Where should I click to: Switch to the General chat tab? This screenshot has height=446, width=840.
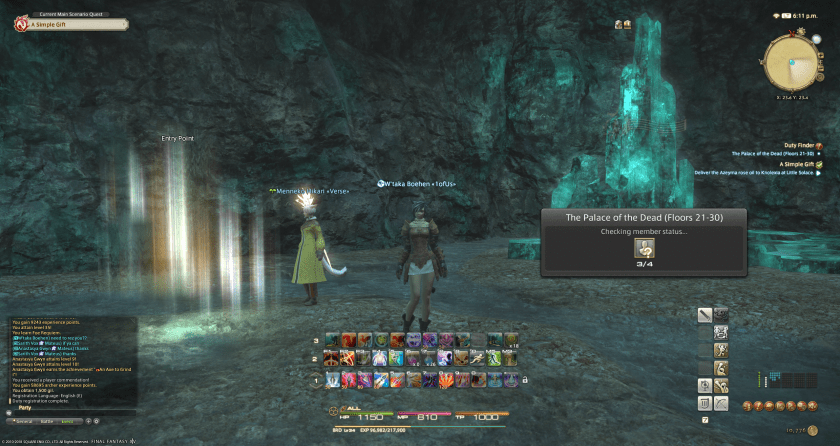click(x=22, y=423)
